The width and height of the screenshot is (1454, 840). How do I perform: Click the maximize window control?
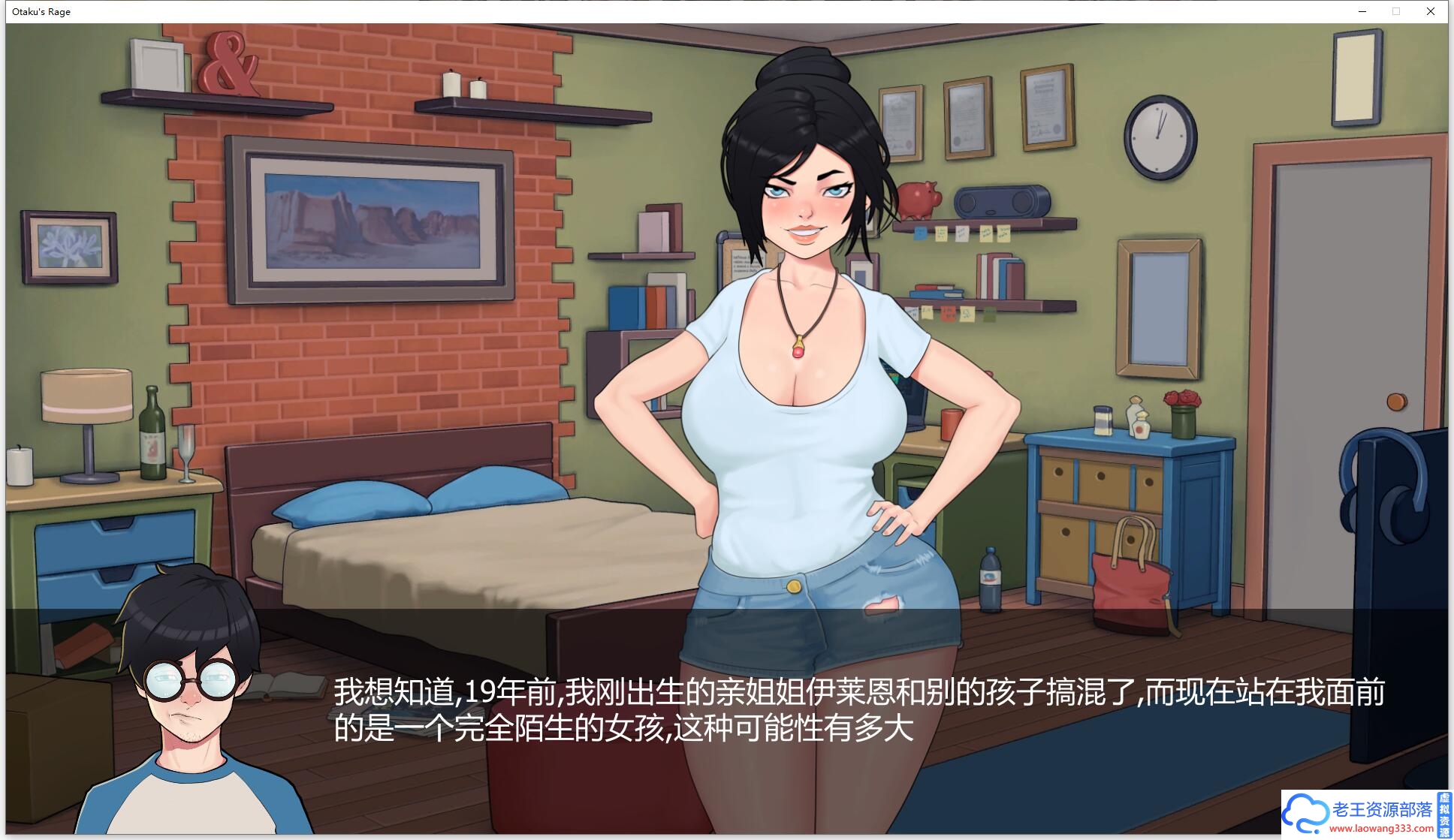coord(1395,11)
